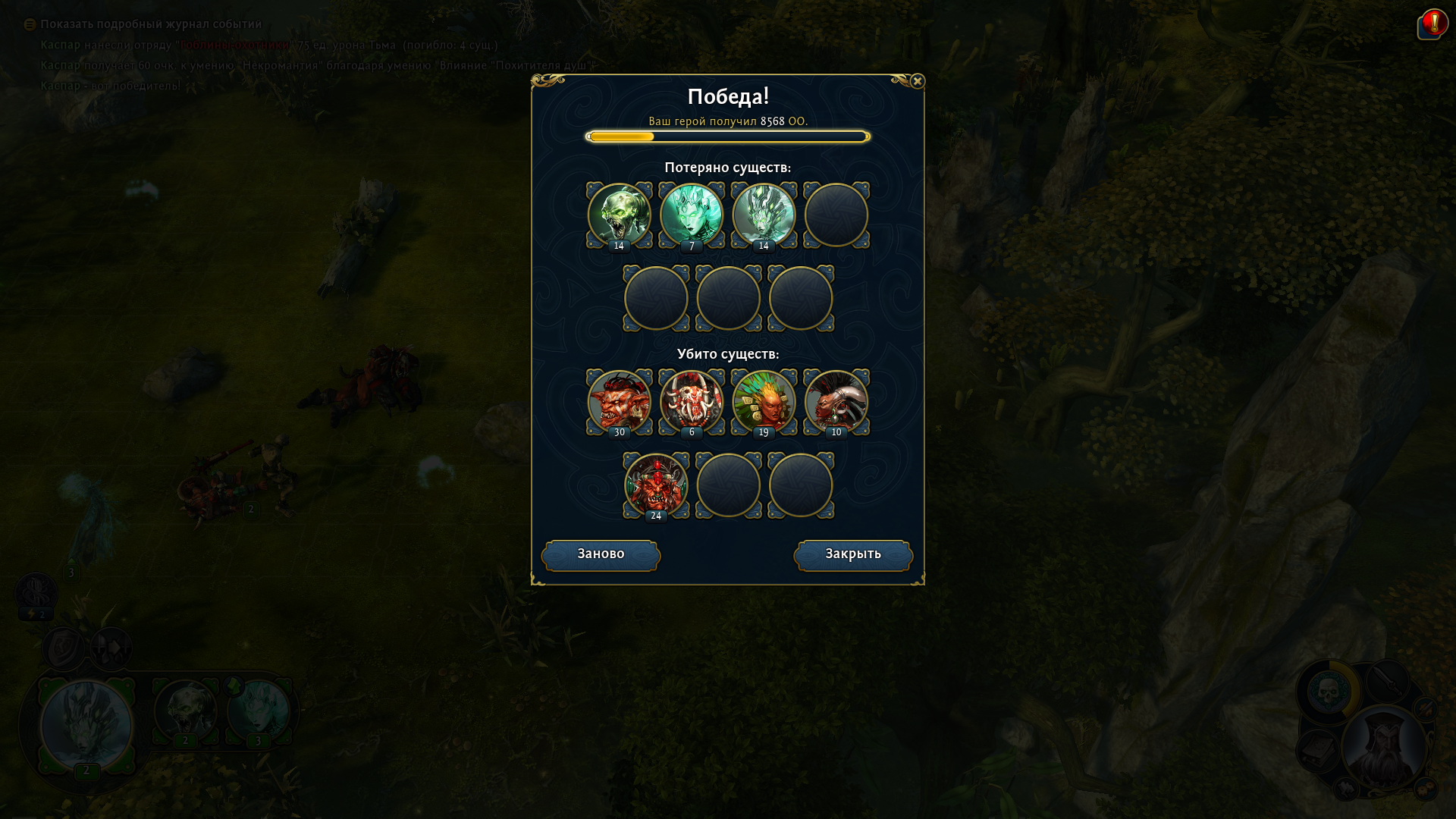Inspect the killed mohawk warrior with 10
The image size is (1456, 819).
pyautogui.click(x=836, y=402)
